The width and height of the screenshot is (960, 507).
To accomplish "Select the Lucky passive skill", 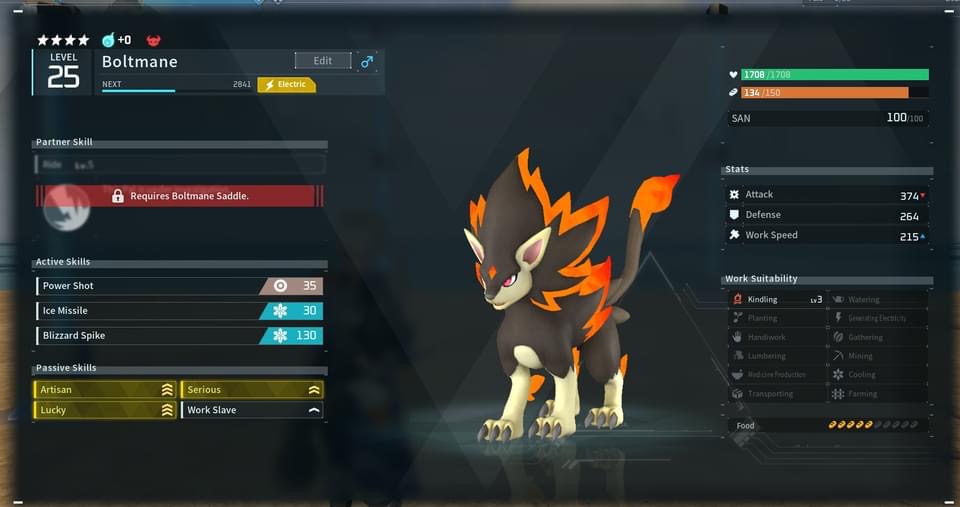I will [105, 410].
